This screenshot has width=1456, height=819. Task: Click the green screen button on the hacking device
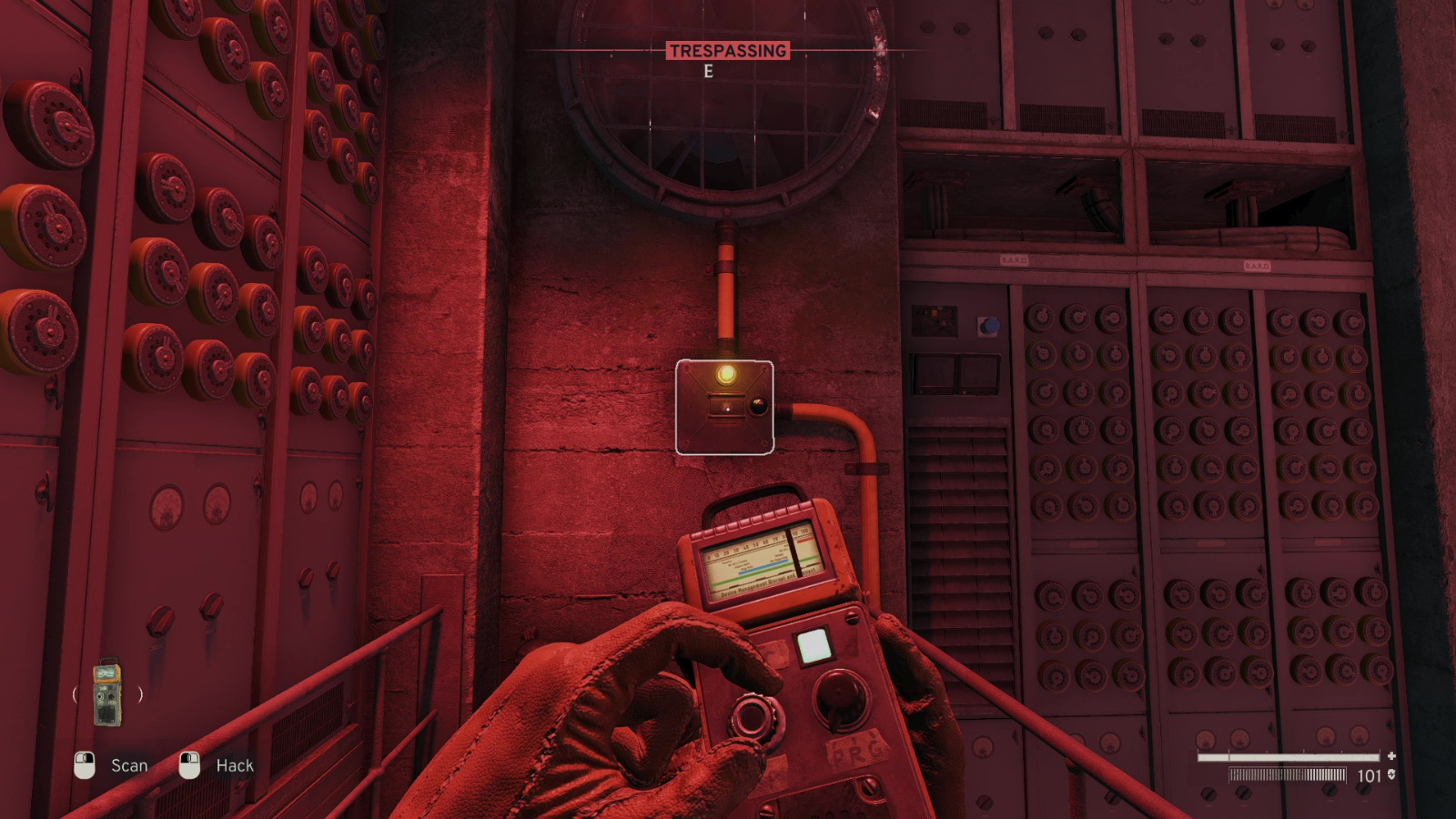click(x=815, y=646)
